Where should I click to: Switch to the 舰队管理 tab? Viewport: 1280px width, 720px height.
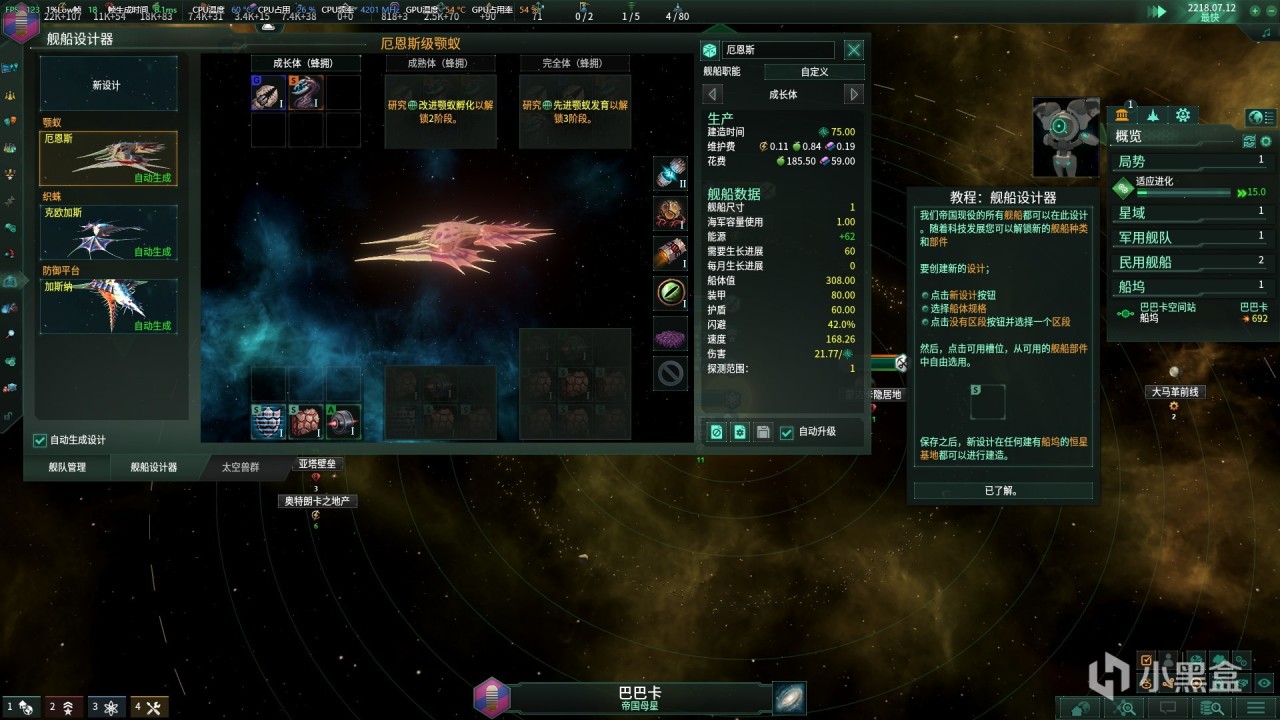[x=67, y=467]
